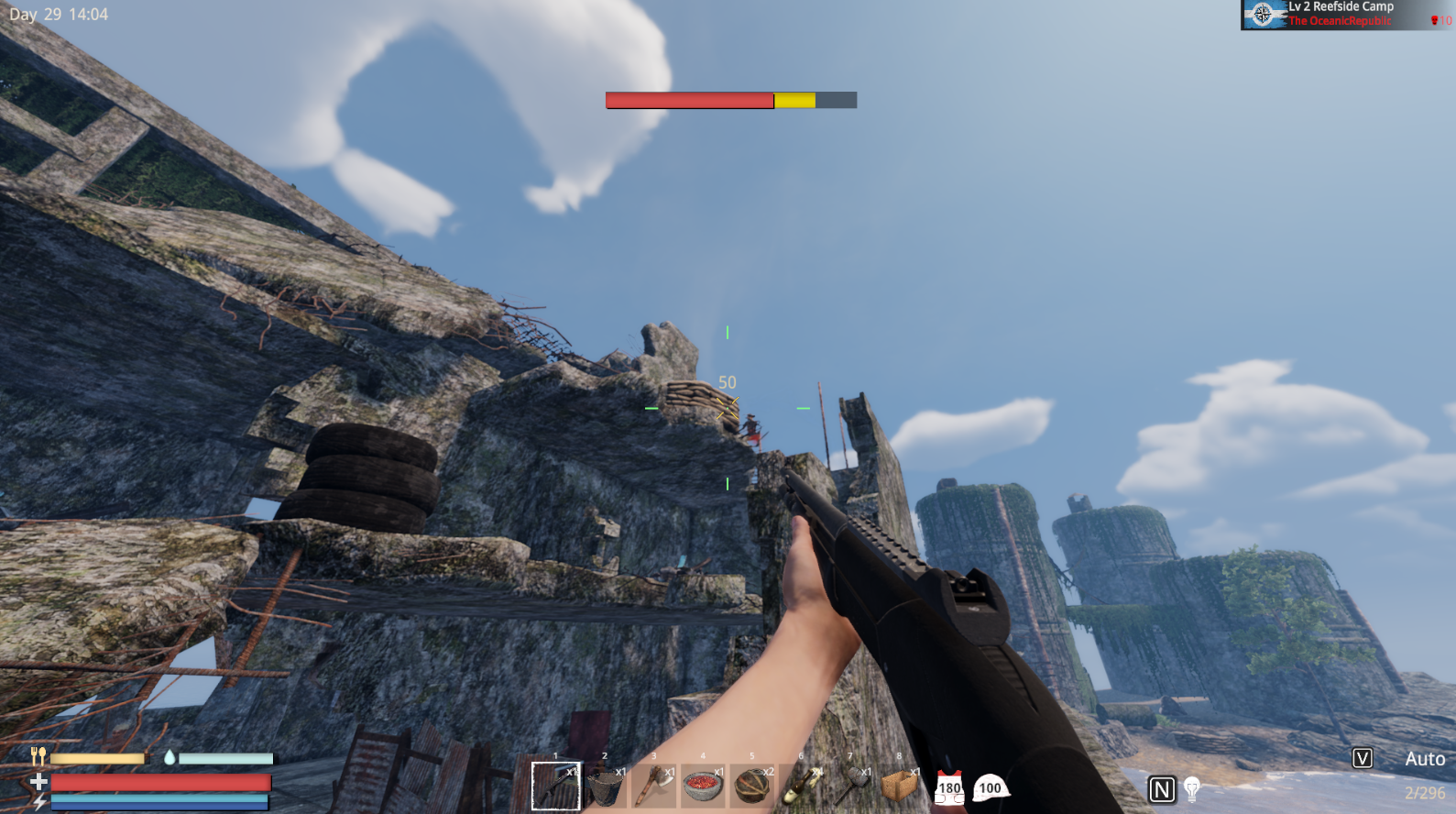
Task: Click the enemy health bar above the sniper
Action: point(729,100)
